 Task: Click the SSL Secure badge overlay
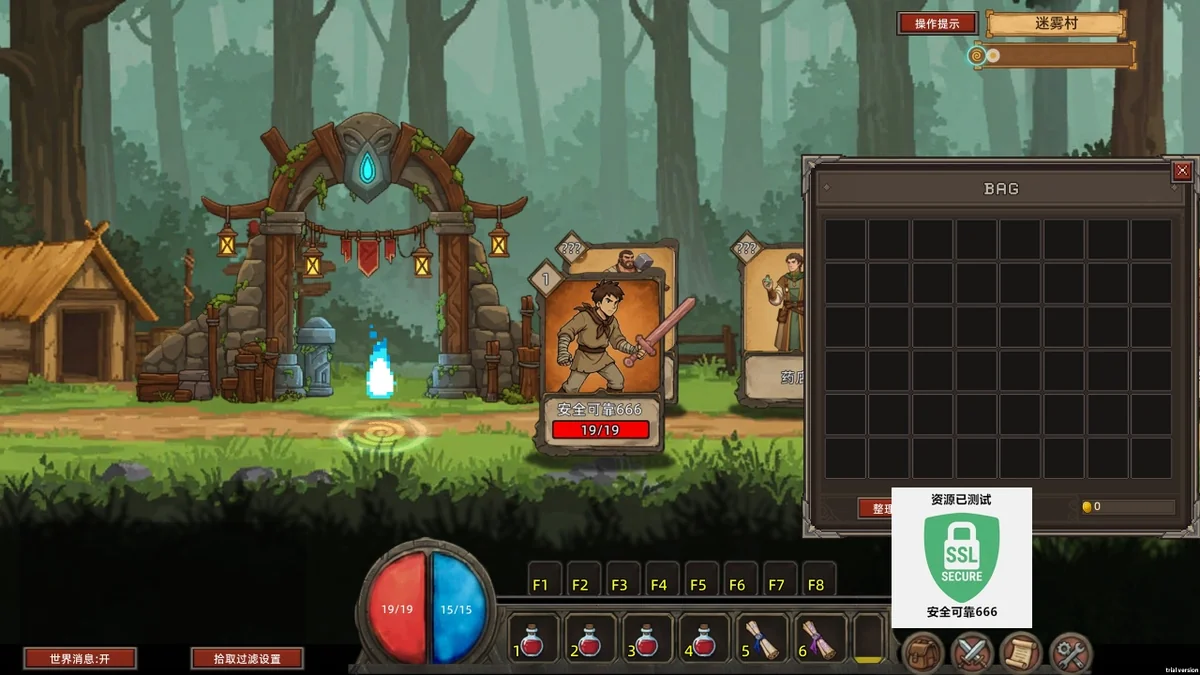click(962, 558)
